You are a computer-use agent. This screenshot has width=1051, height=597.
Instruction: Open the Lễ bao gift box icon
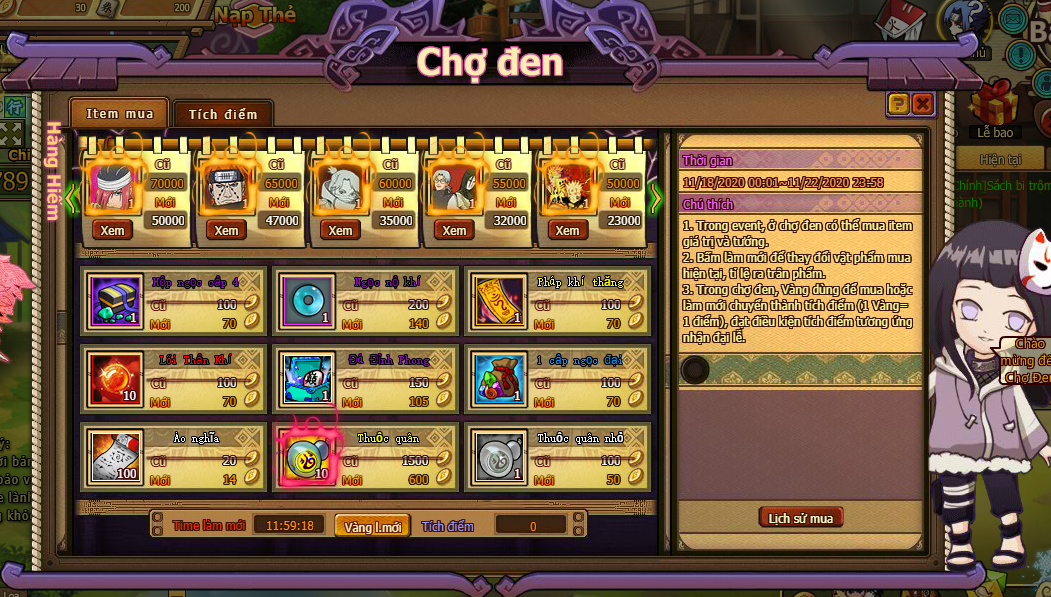(994, 105)
